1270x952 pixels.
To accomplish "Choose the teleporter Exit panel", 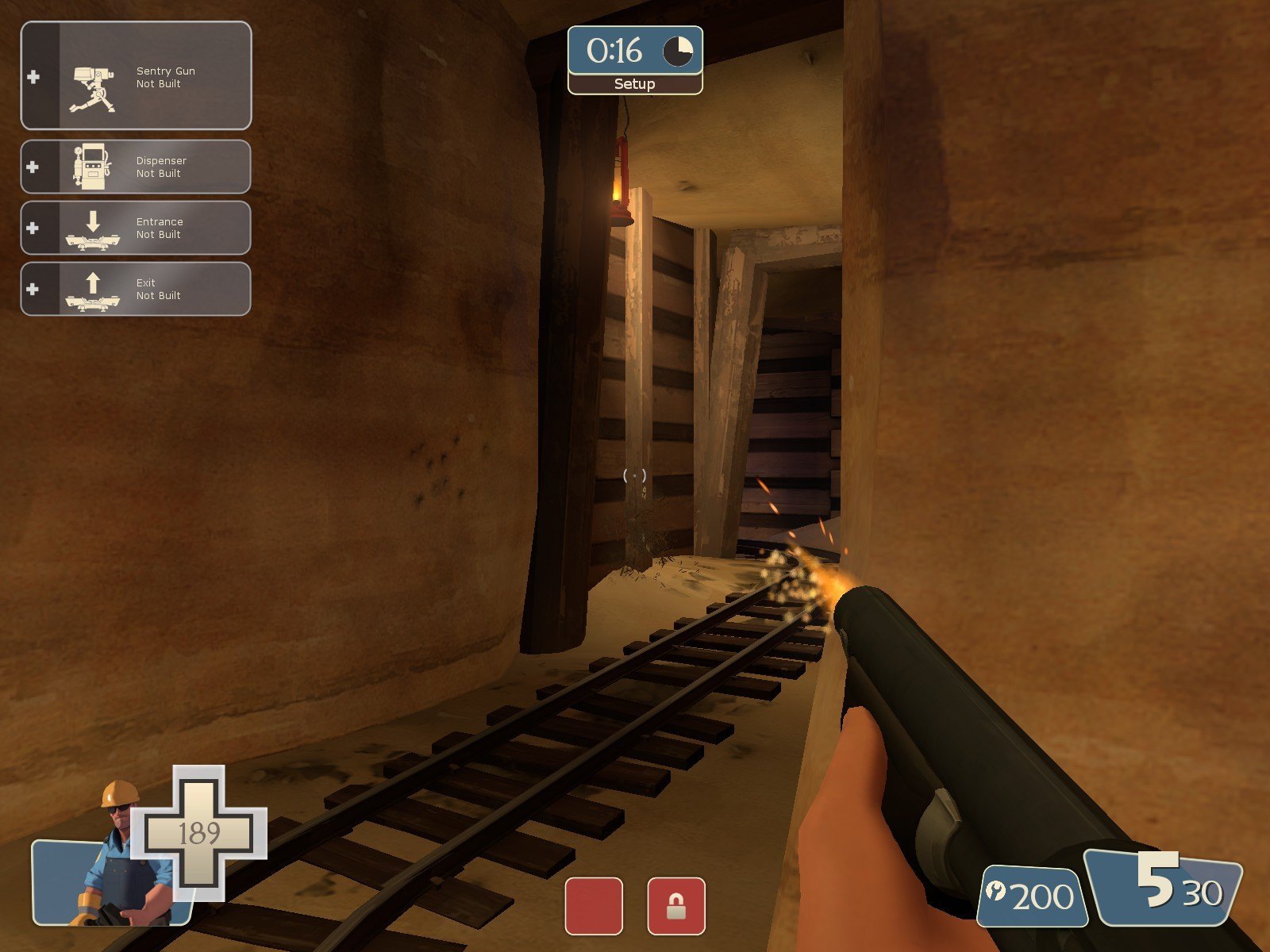I will coord(136,289).
